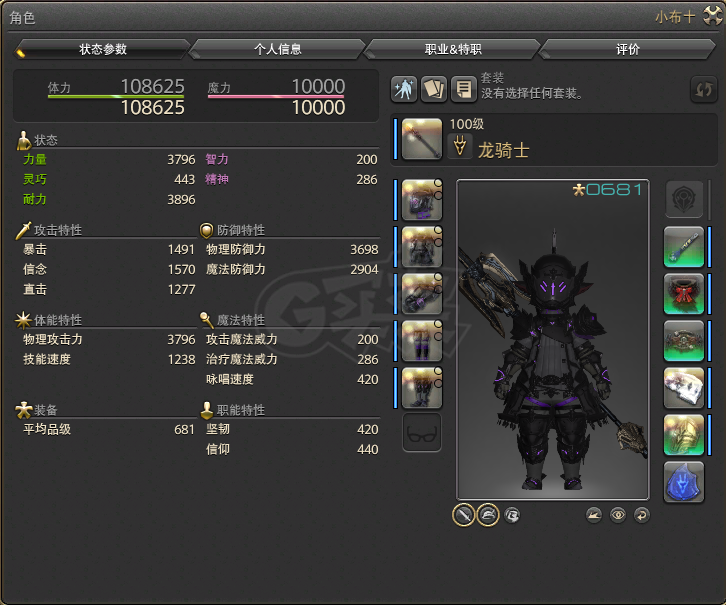Select the 评价 tab
This screenshot has height=605, width=726.
click(628, 49)
